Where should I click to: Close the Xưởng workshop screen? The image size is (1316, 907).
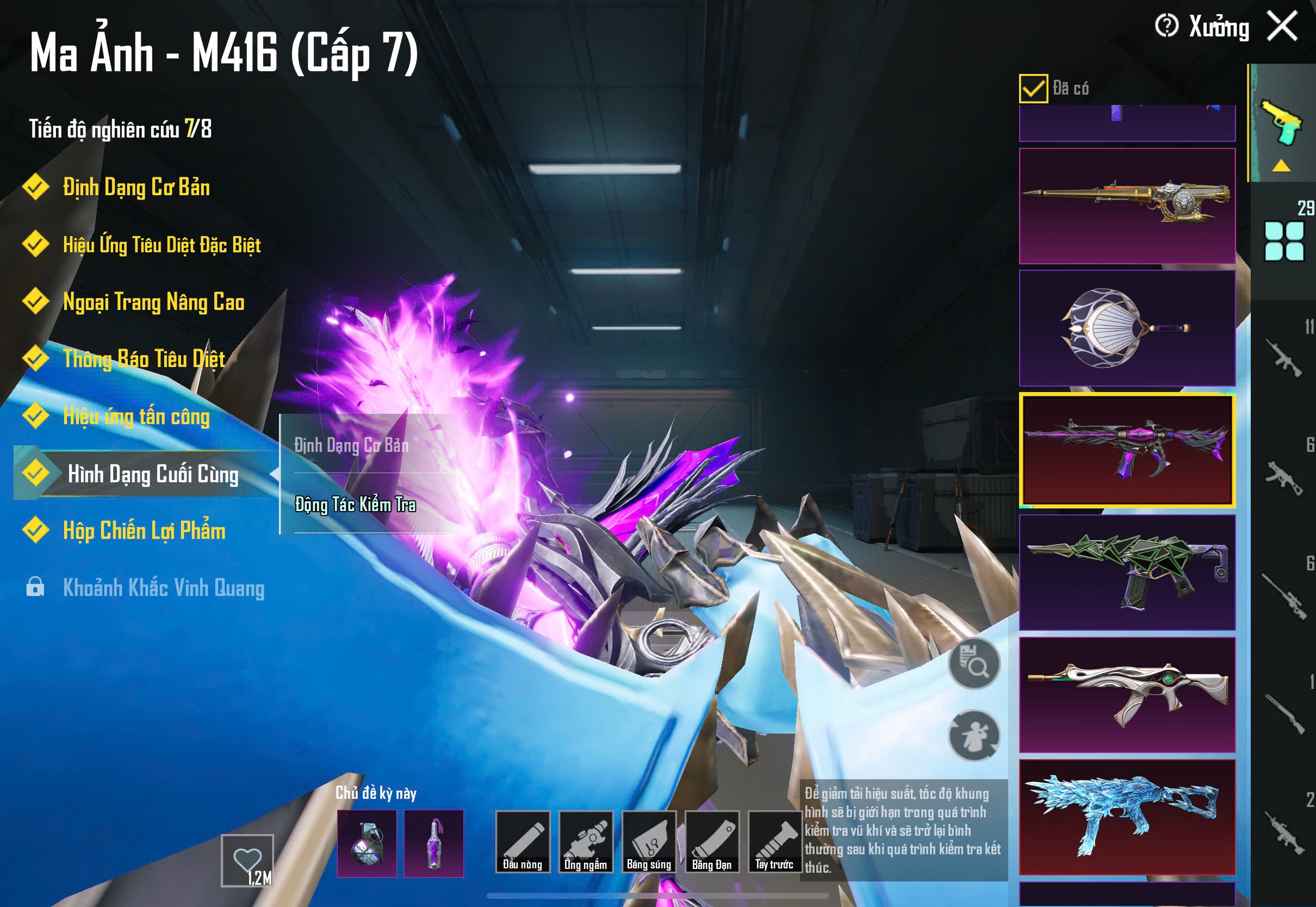click(1282, 26)
